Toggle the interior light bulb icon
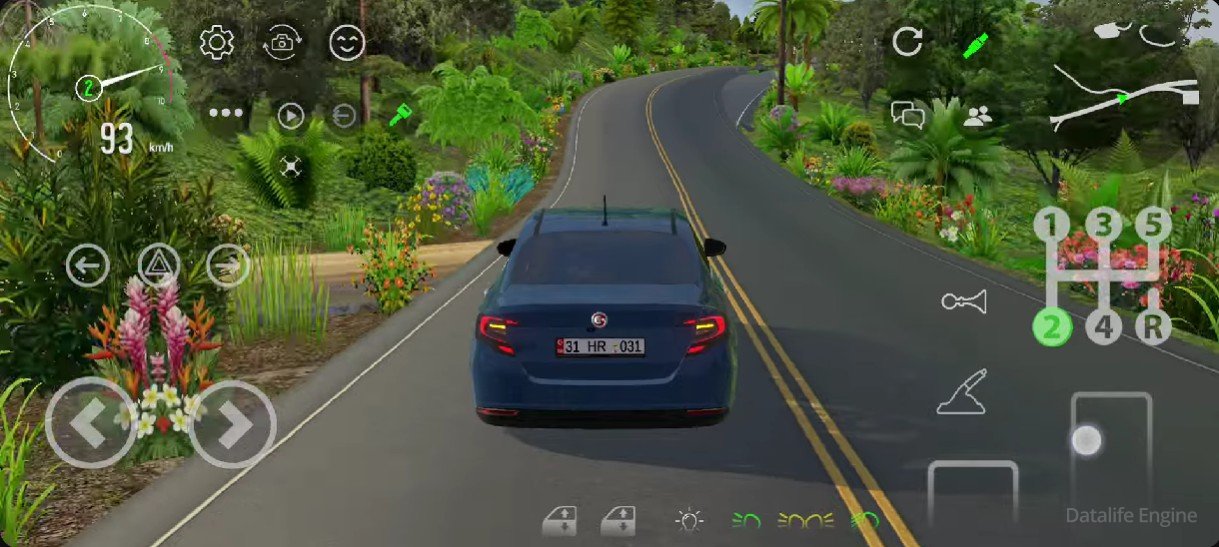 (690, 520)
